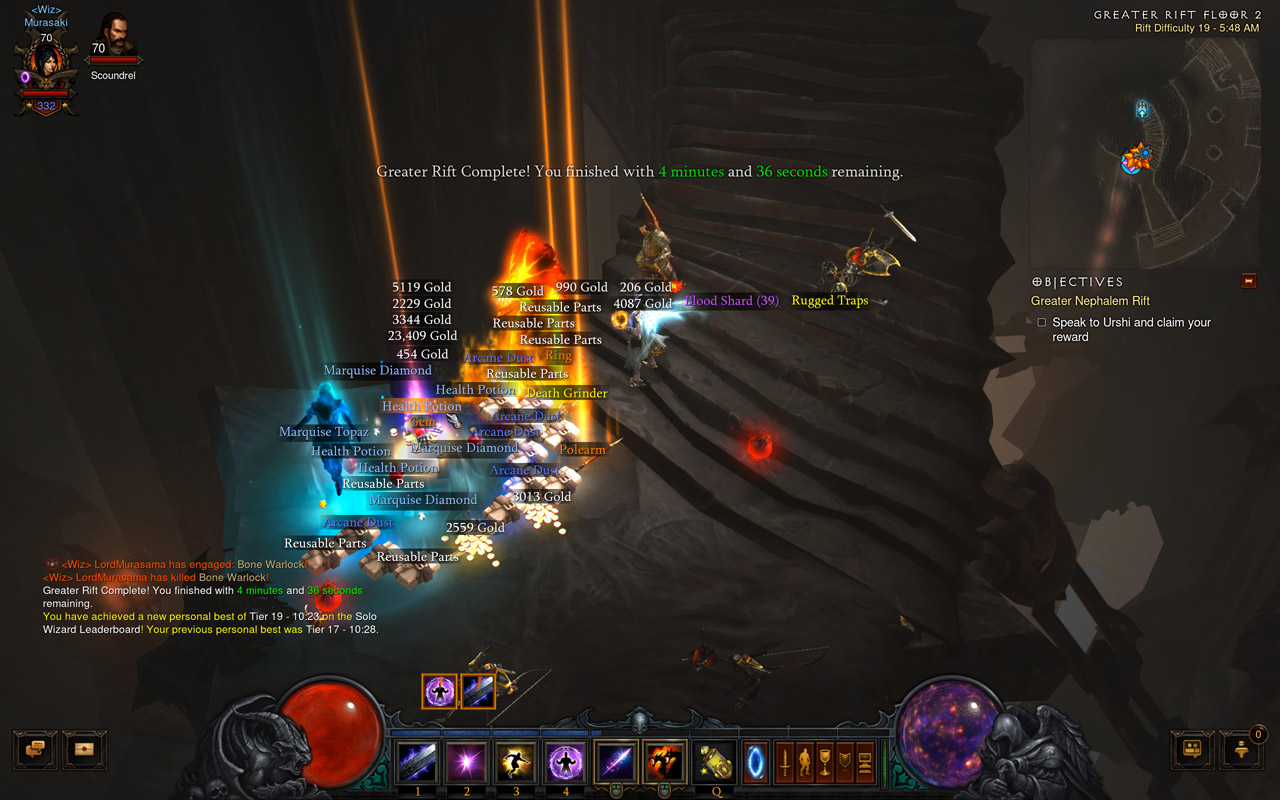Open the sword-icon menu button
Screen dimensions: 1280x800
tap(785, 763)
